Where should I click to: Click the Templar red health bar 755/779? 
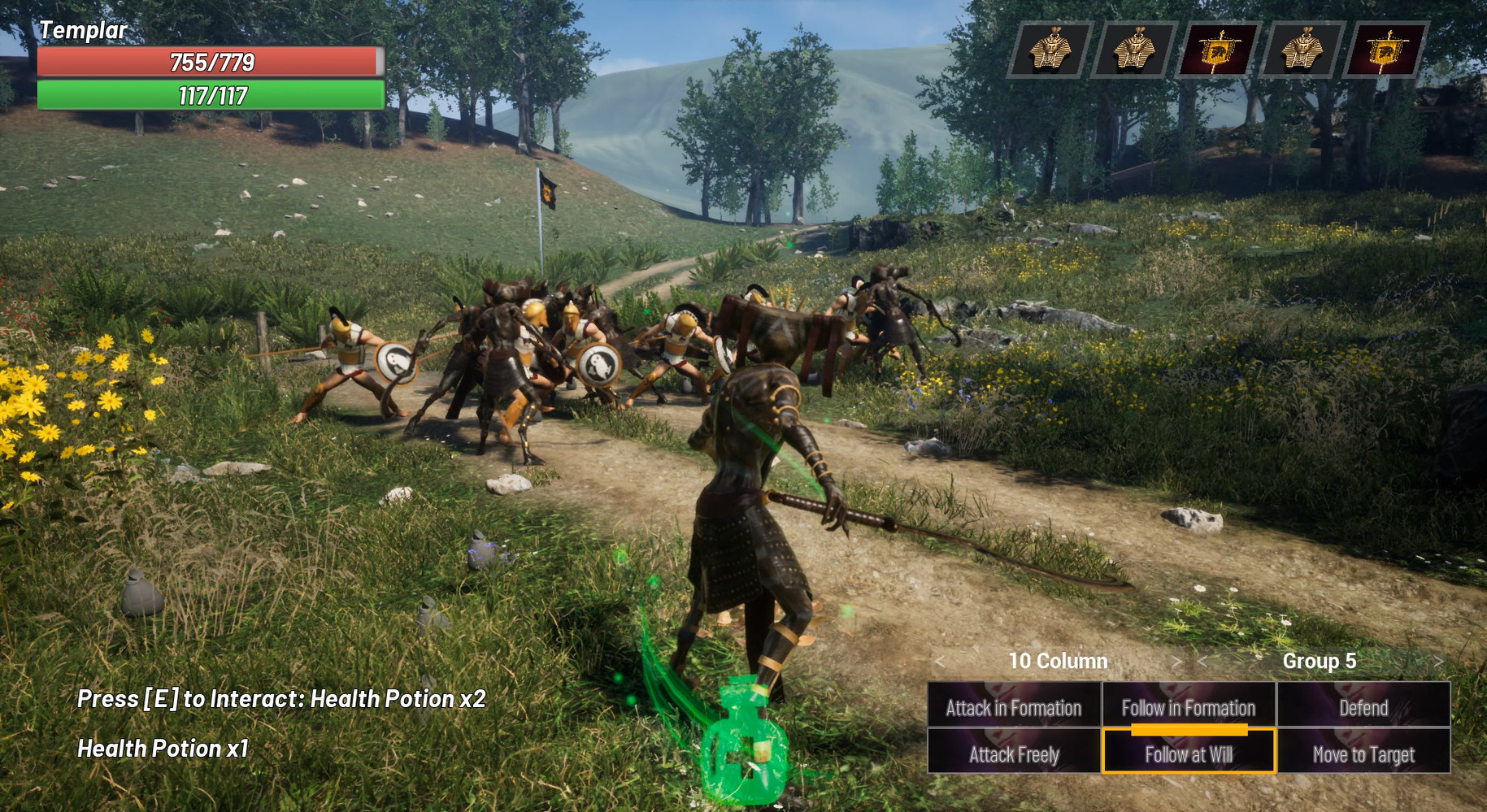[x=211, y=60]
